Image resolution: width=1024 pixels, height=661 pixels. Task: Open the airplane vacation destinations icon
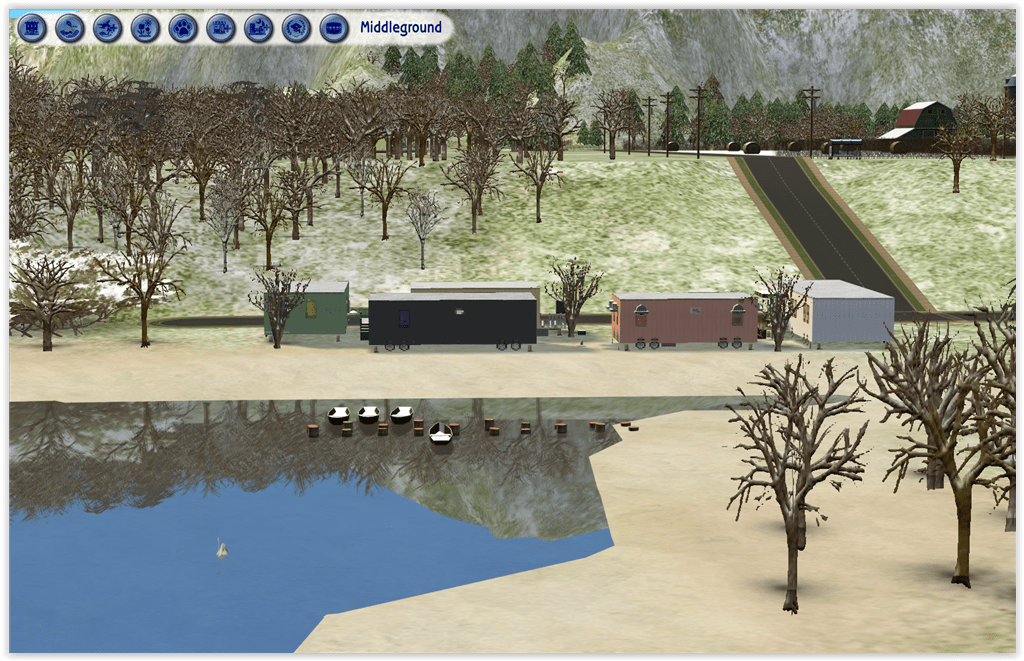coord(107,28)
